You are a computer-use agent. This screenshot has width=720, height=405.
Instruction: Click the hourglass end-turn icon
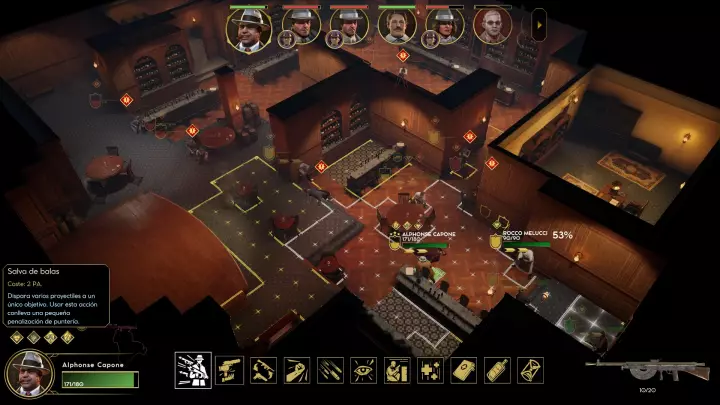[532, 370]
